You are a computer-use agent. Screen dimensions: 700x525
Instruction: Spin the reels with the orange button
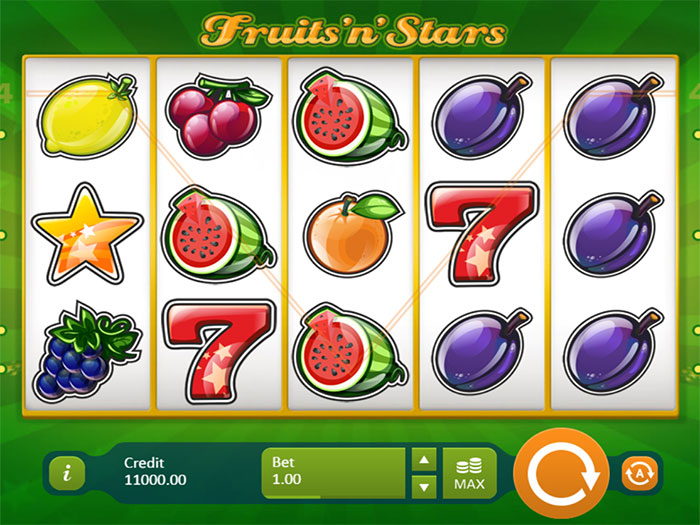[559, 473]
